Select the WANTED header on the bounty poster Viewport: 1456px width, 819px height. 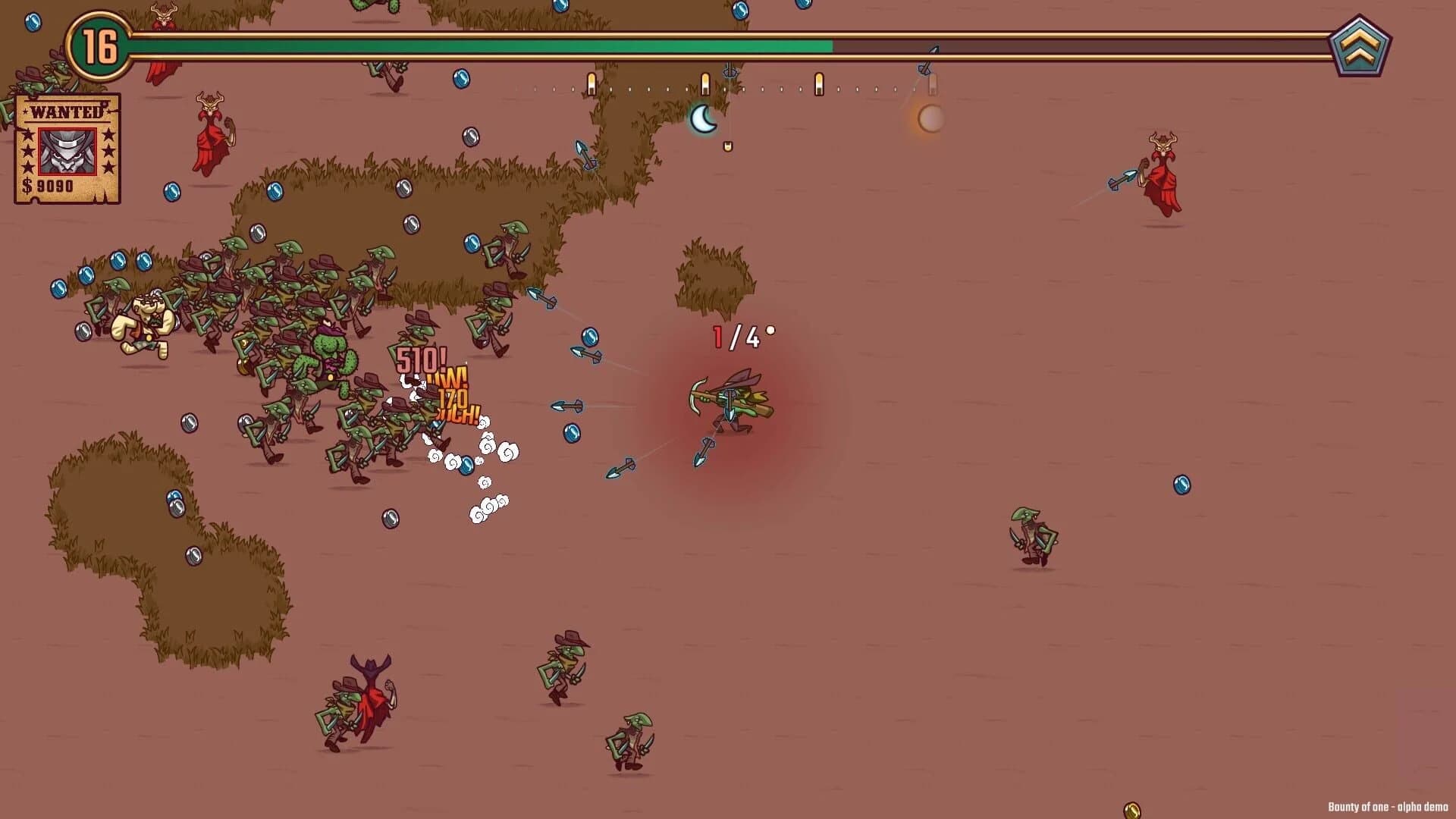(66, 111)
